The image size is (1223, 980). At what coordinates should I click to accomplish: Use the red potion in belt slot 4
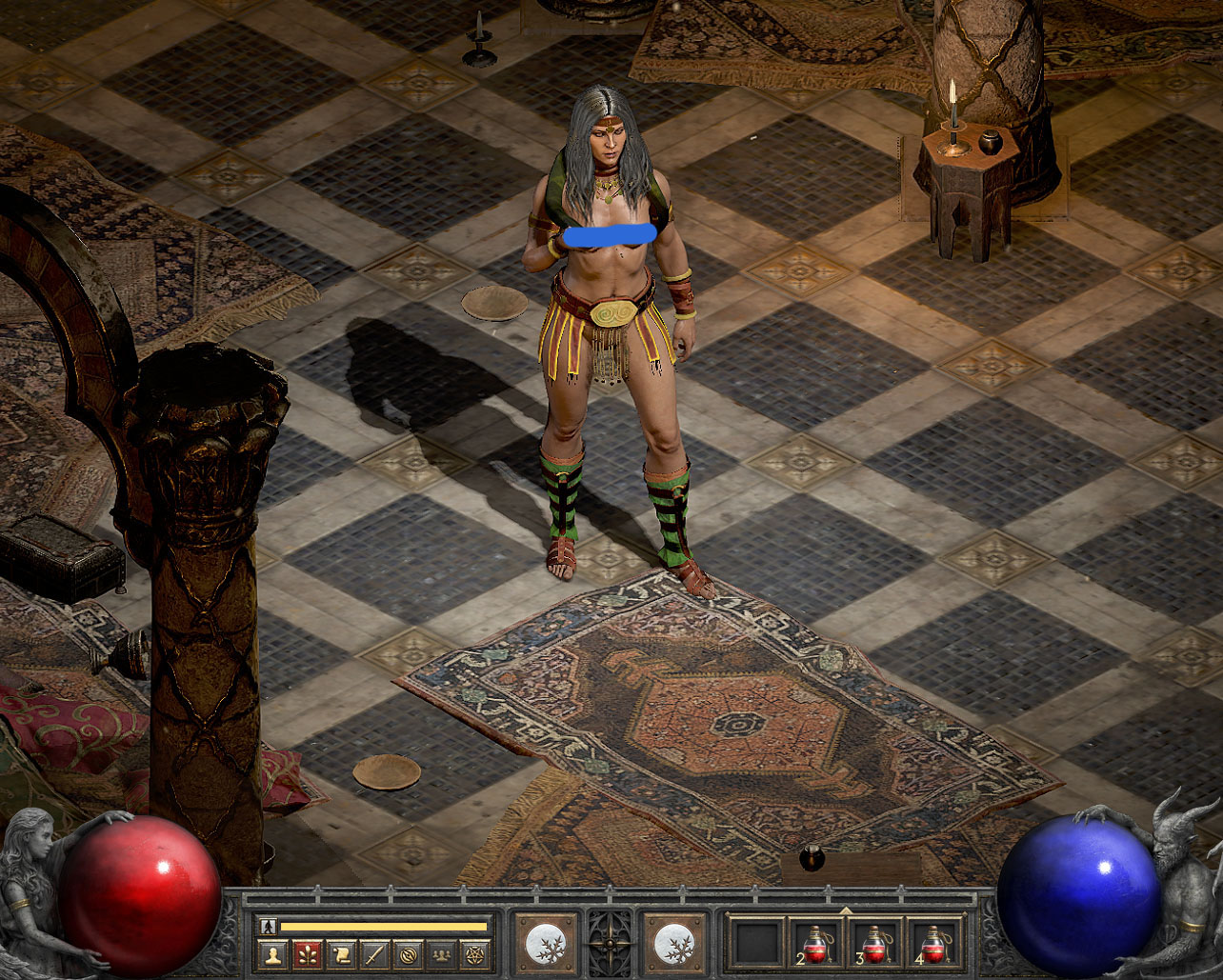pos(934,944)
